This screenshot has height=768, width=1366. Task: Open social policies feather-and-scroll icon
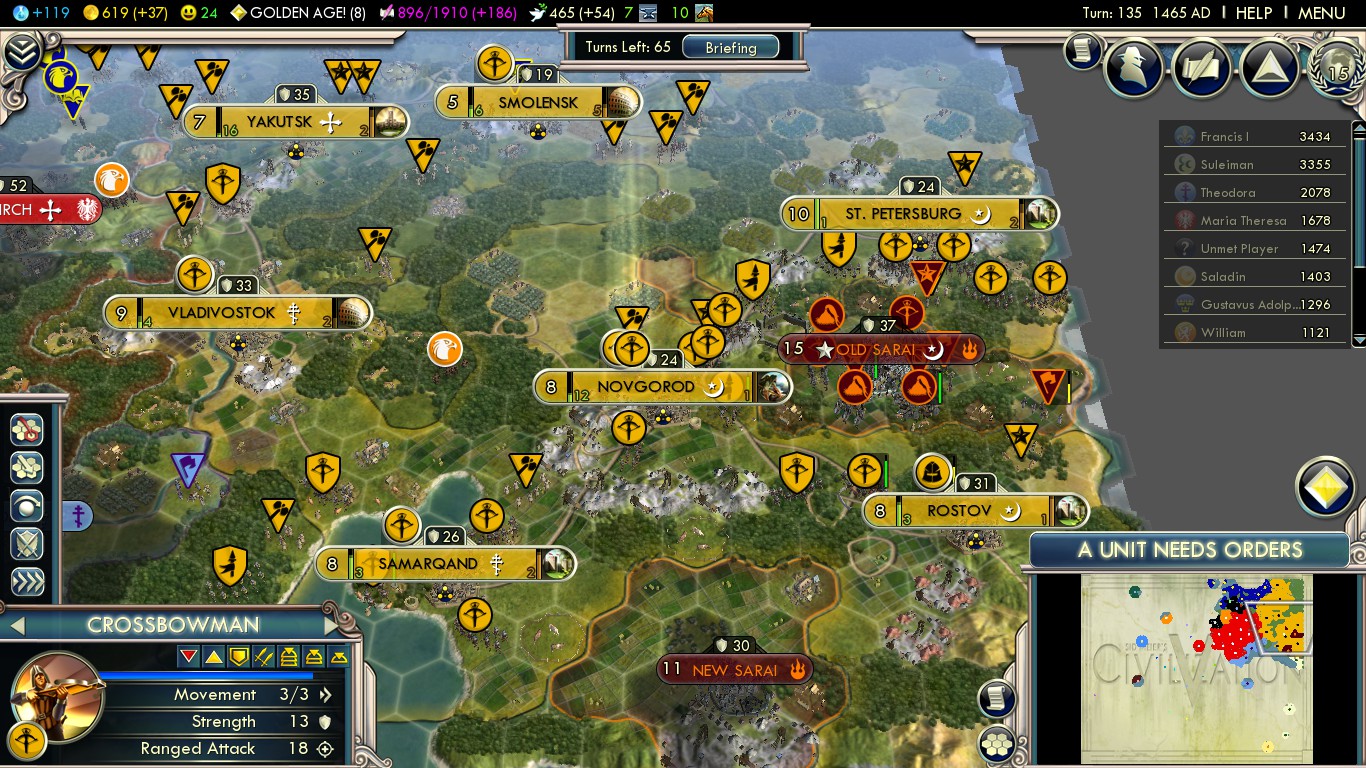(1202, 67)
